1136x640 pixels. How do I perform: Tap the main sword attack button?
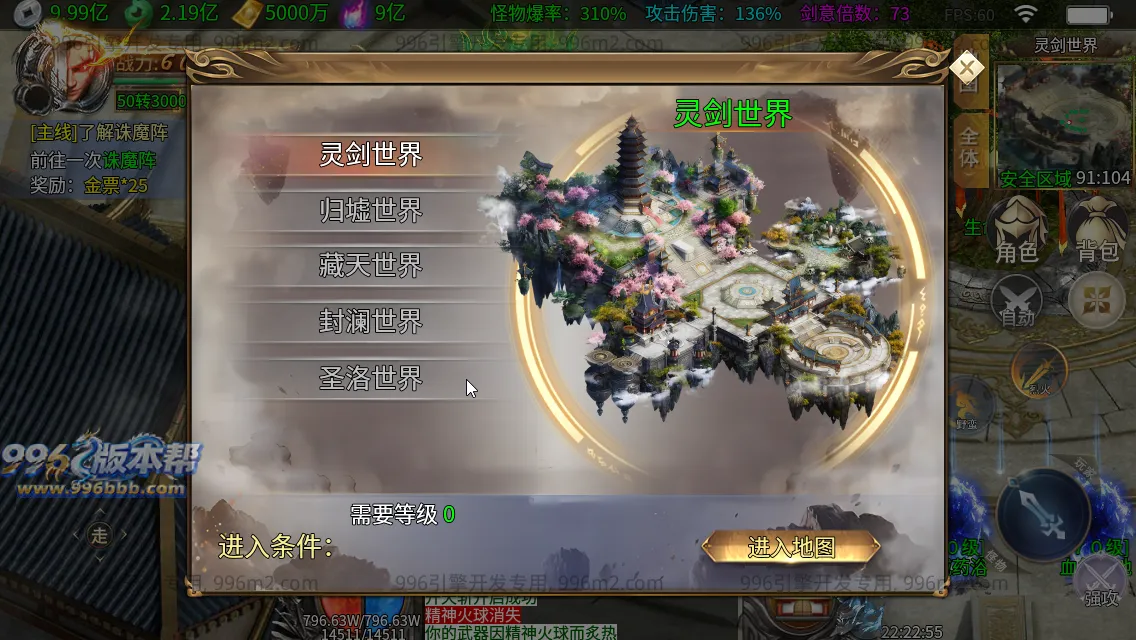point(1043,515)
